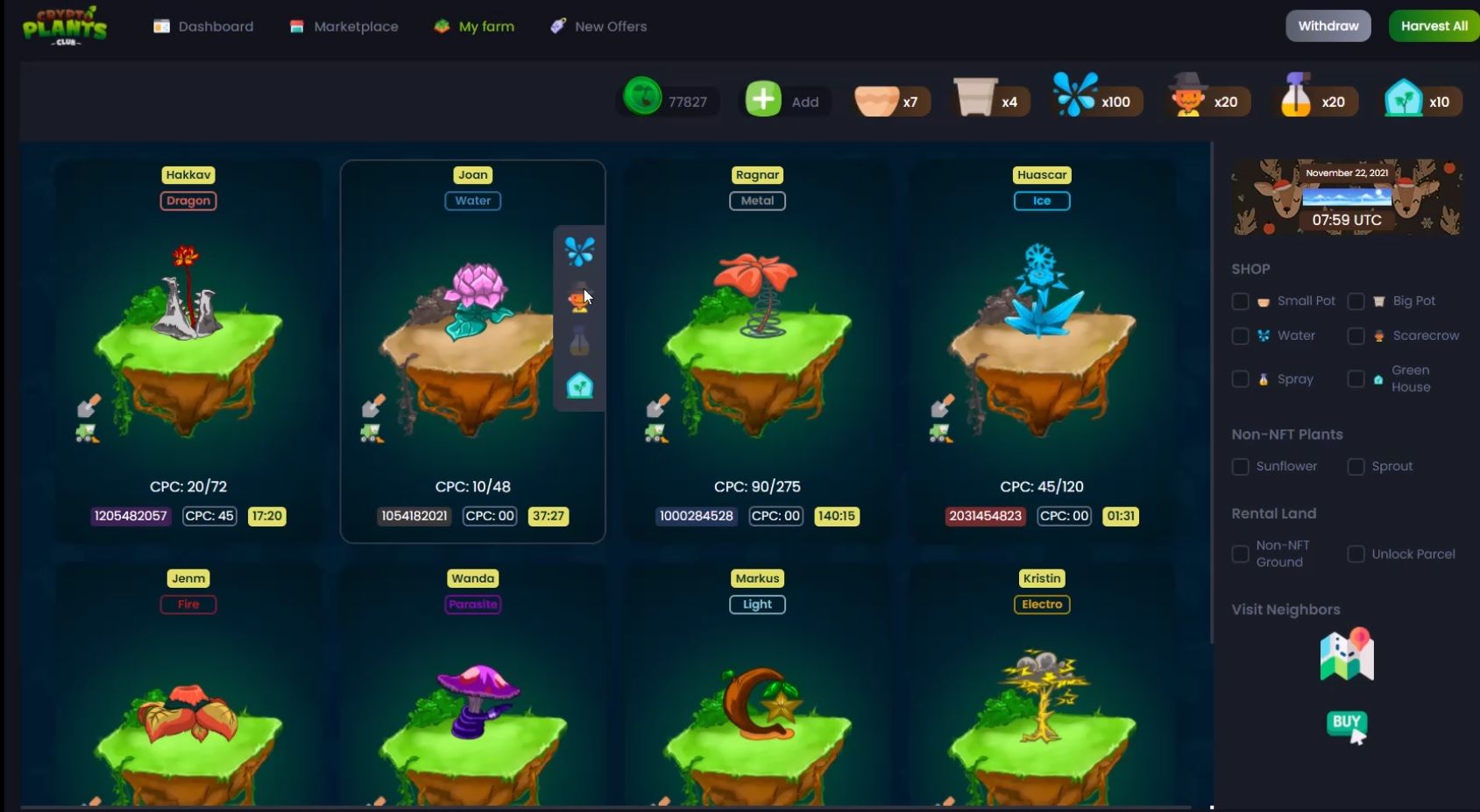Screen dimensions: 1480x812
Task: Click the Withdraw button
Action: pyautogui.click(x=1328, y=25)
